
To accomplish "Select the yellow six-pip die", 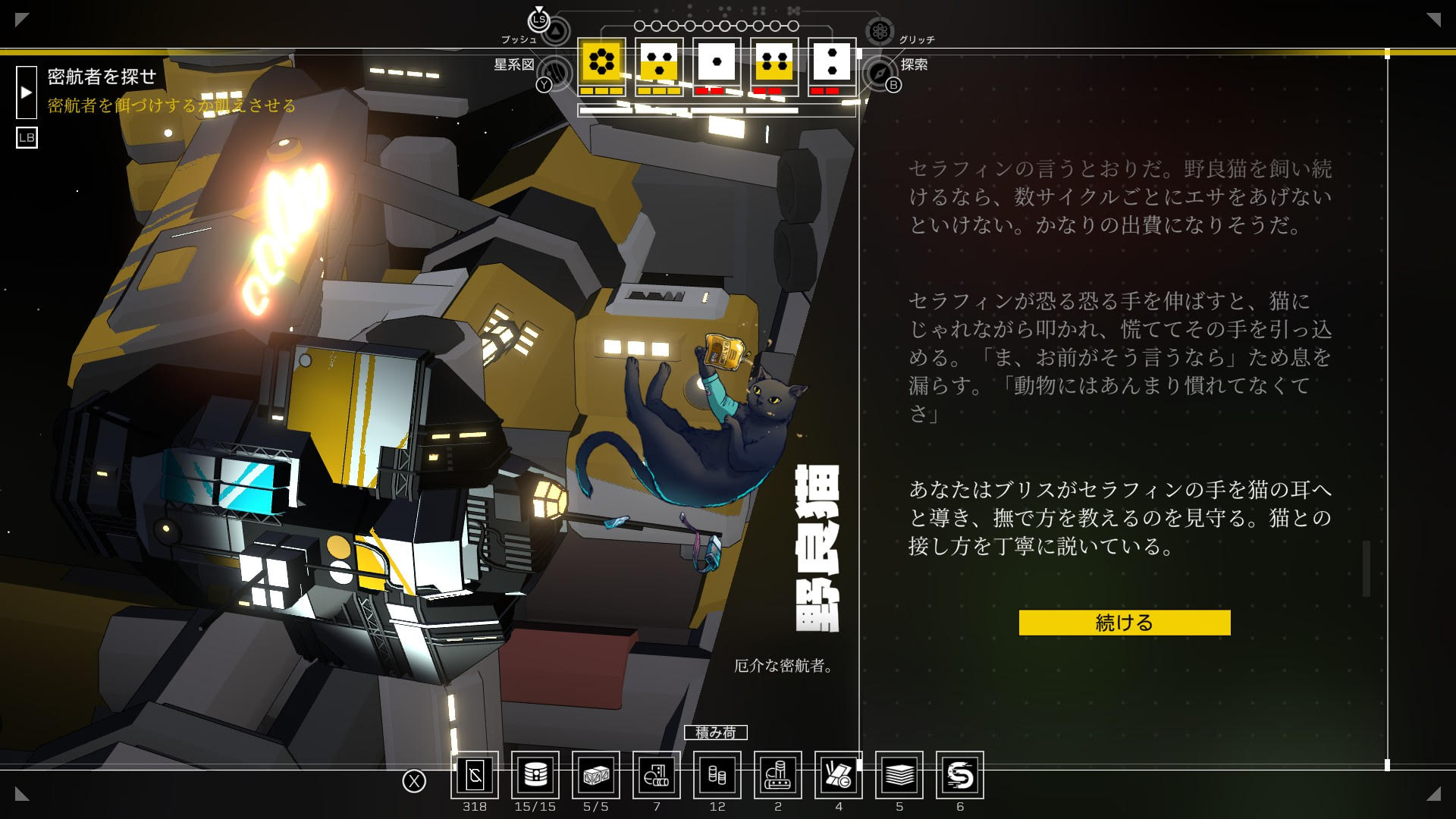I will pyautogui.click(x=602, y=61).
